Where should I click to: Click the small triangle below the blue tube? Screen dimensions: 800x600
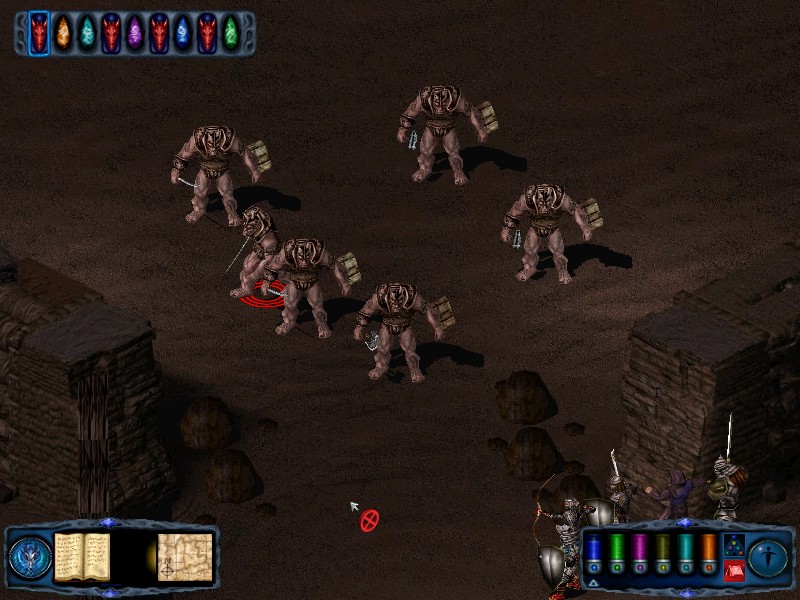tap(594, 583)
